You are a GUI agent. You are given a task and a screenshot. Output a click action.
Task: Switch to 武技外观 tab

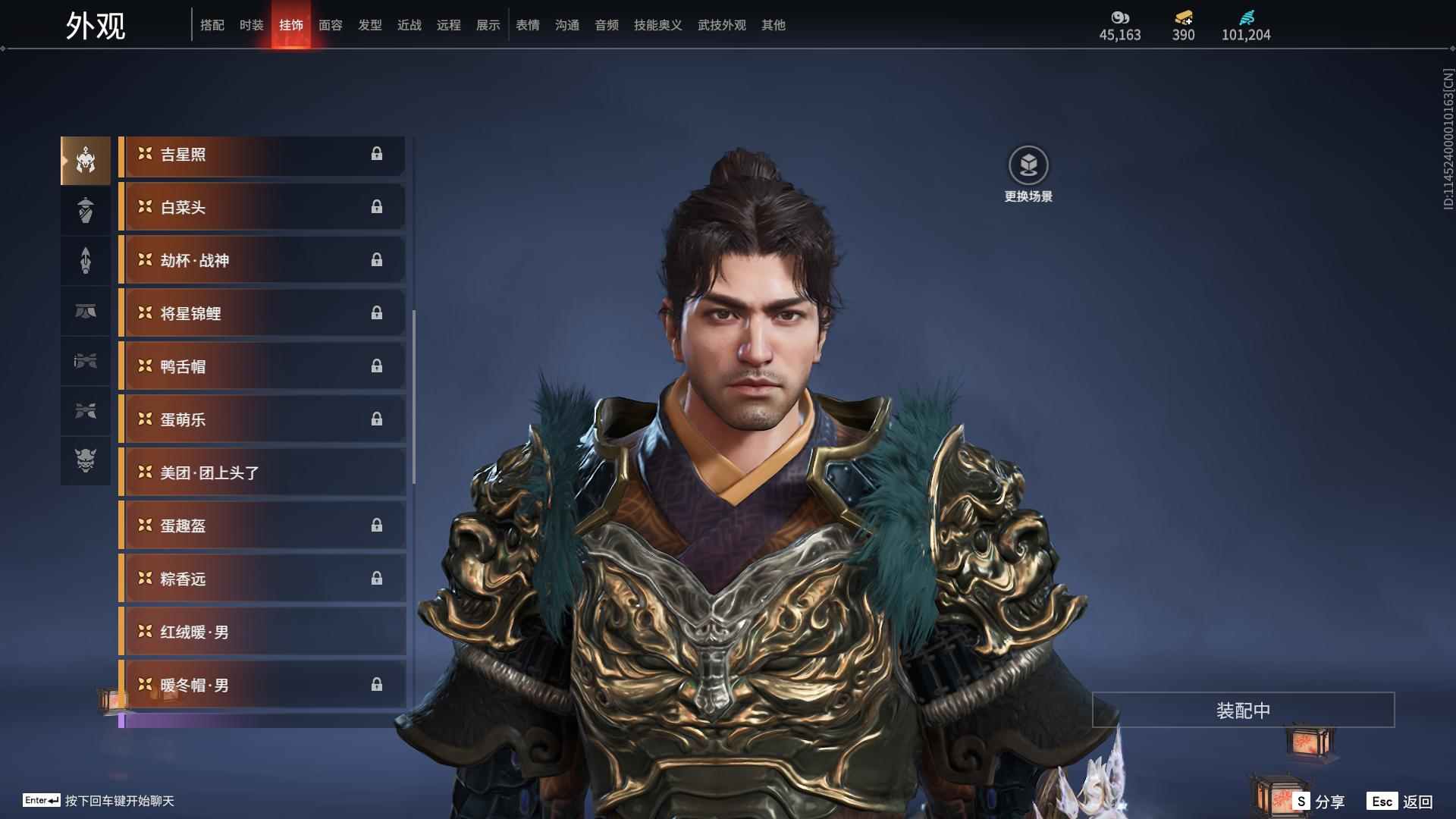pyautogui.click(x=721, y=25)
